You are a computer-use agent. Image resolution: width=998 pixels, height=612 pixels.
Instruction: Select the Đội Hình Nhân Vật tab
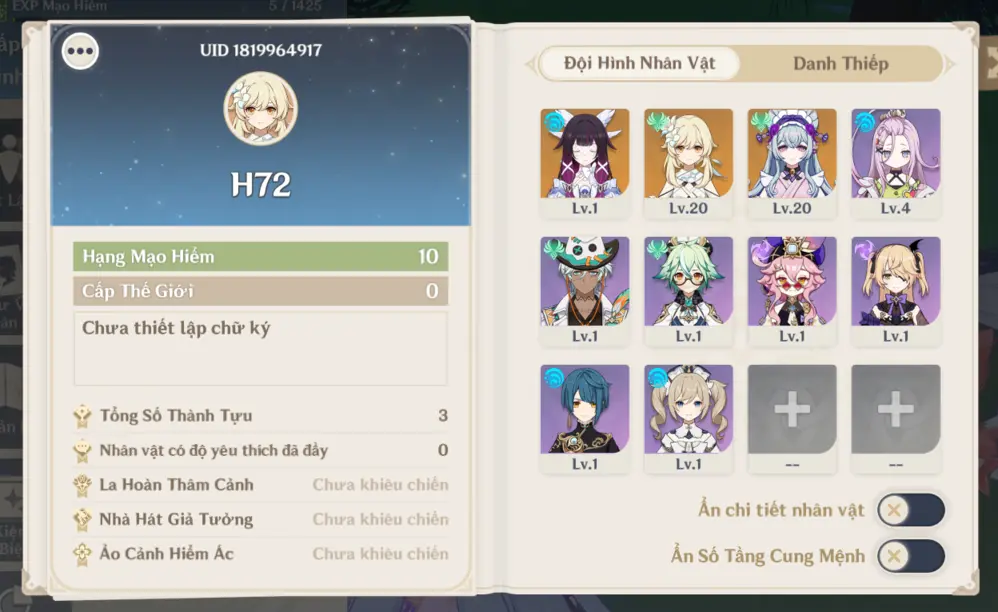coord(640,64)
